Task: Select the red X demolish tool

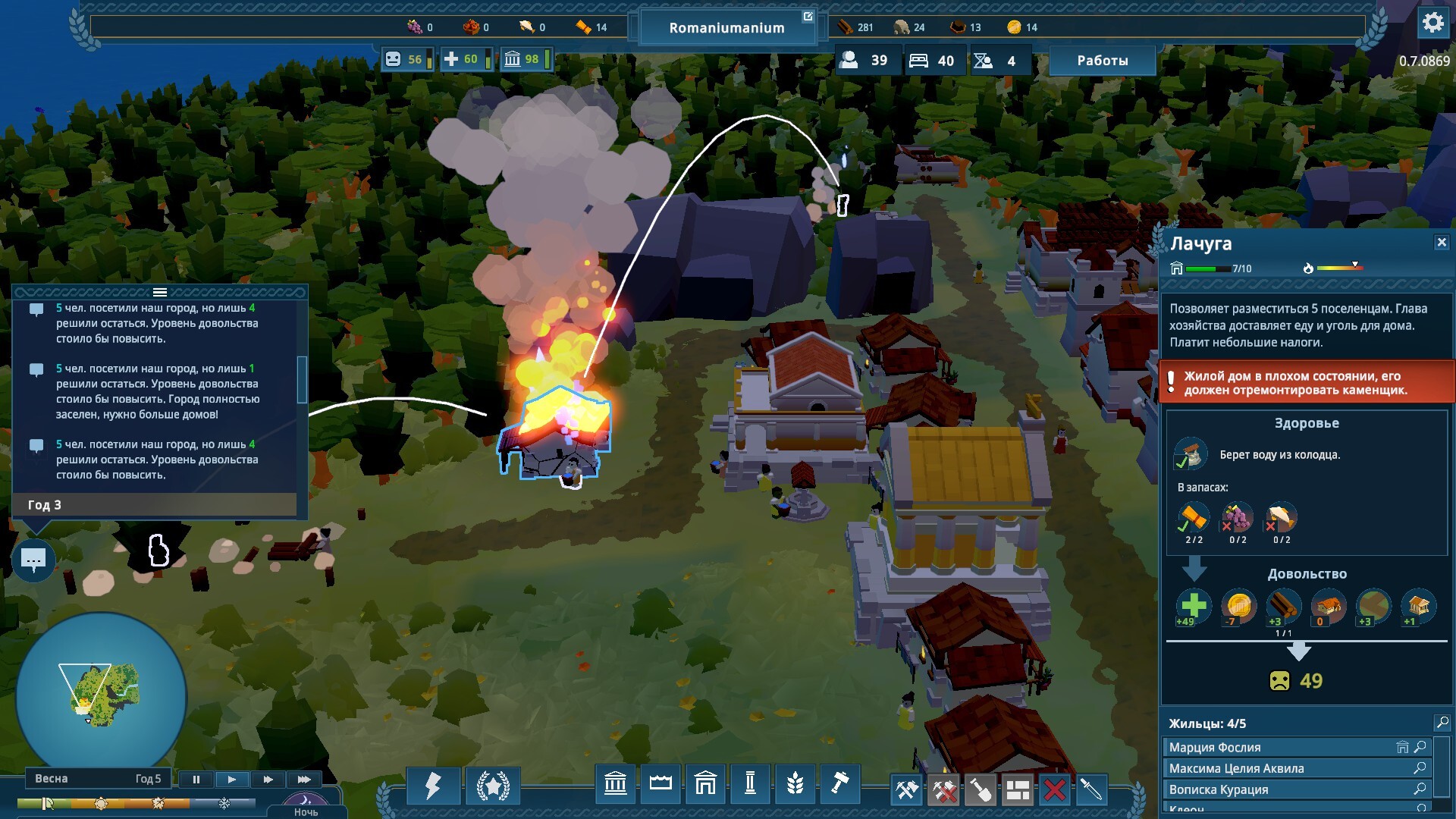Action: [1054, 790]
